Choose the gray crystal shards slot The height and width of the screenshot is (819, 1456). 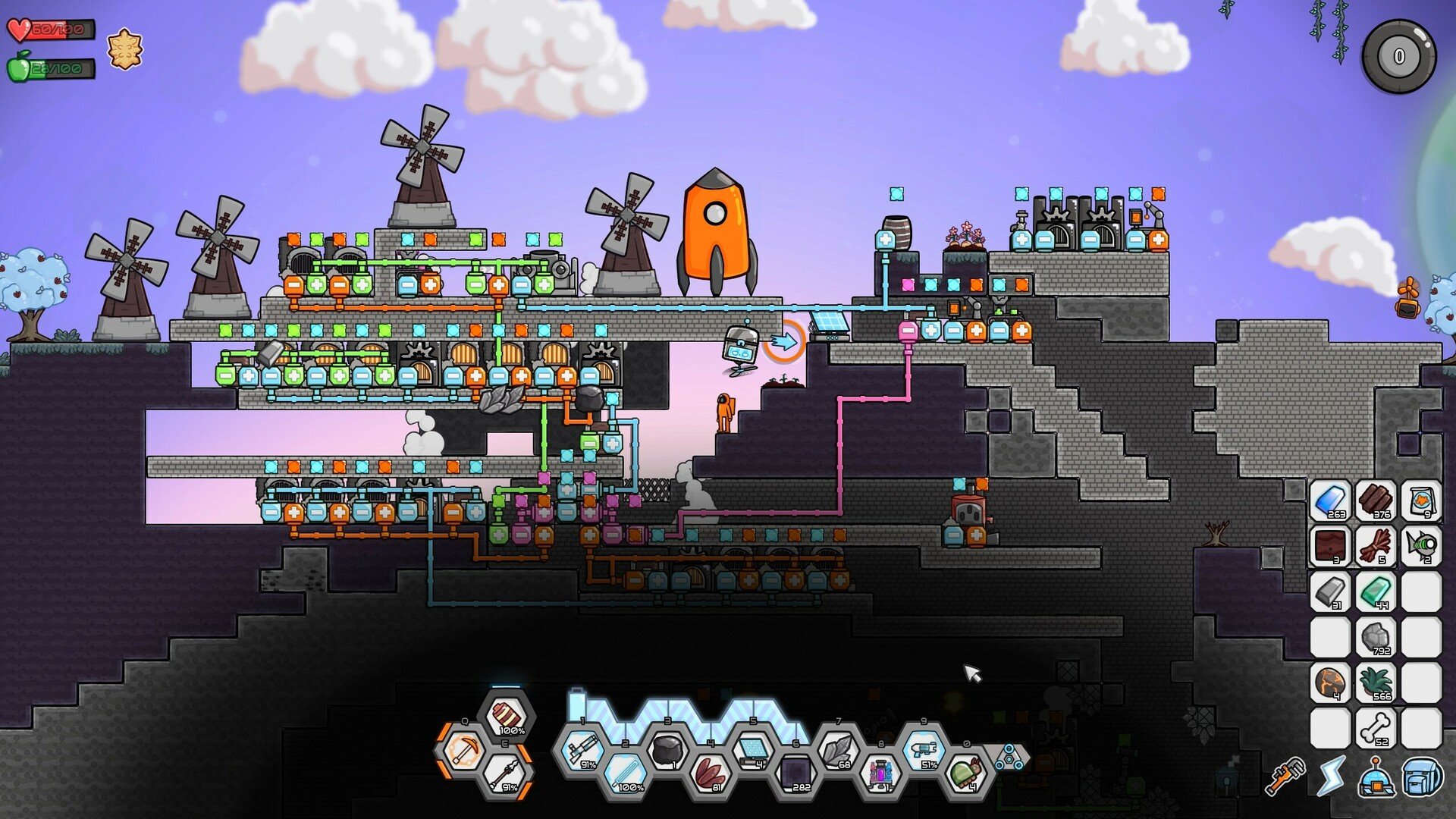839,751
